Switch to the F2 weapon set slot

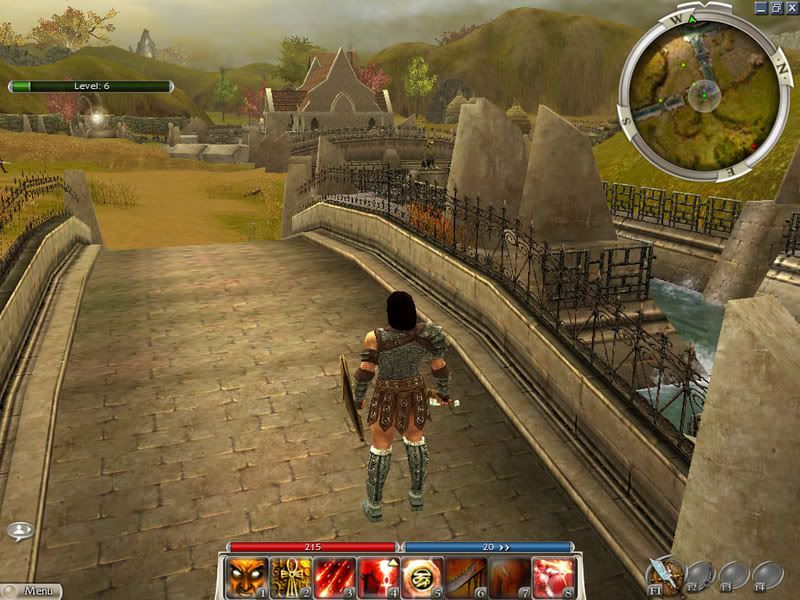pyautogui.click(x=700, y=573)
